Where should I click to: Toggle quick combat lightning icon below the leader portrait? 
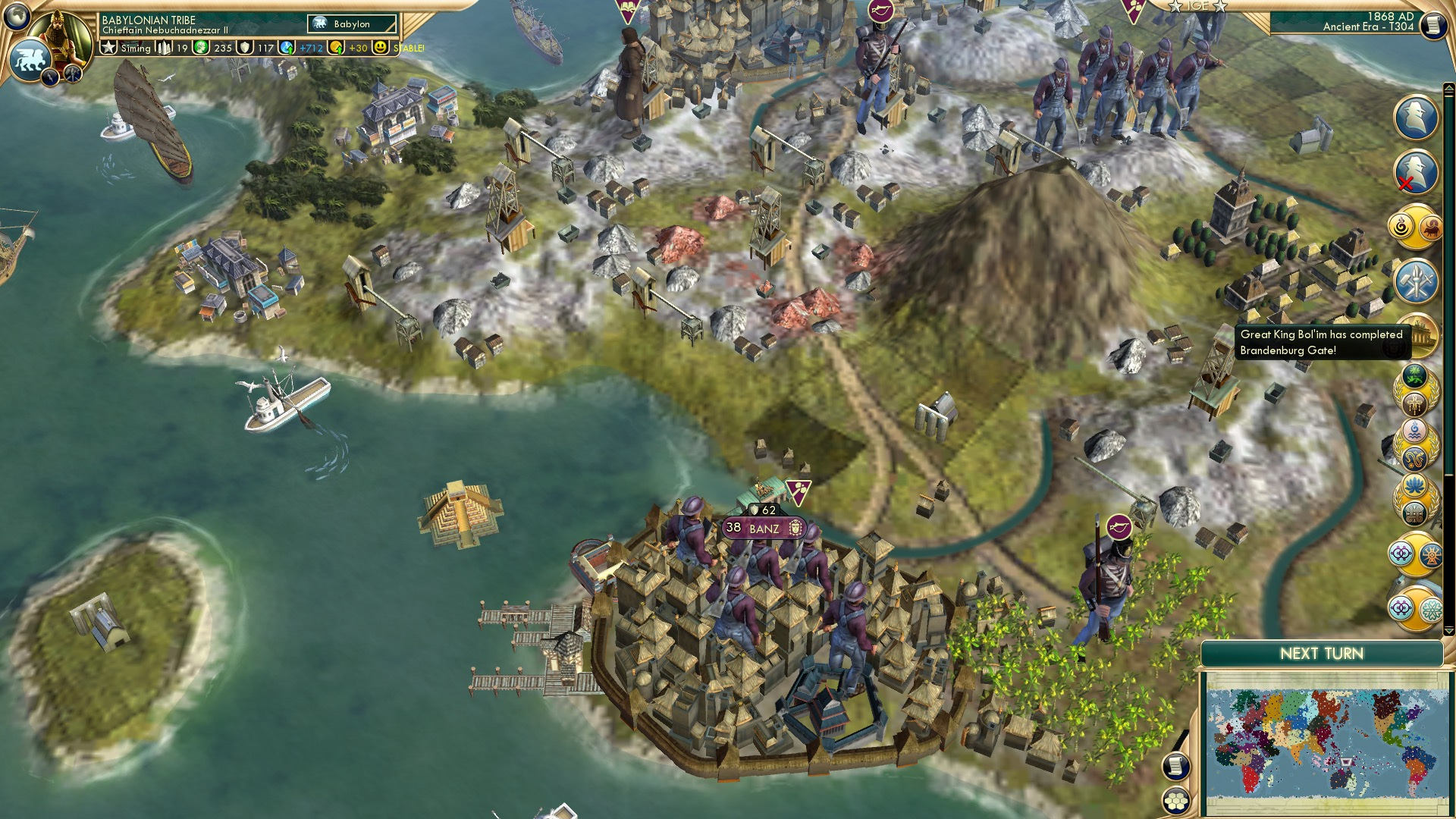click(x=52, y=75)
